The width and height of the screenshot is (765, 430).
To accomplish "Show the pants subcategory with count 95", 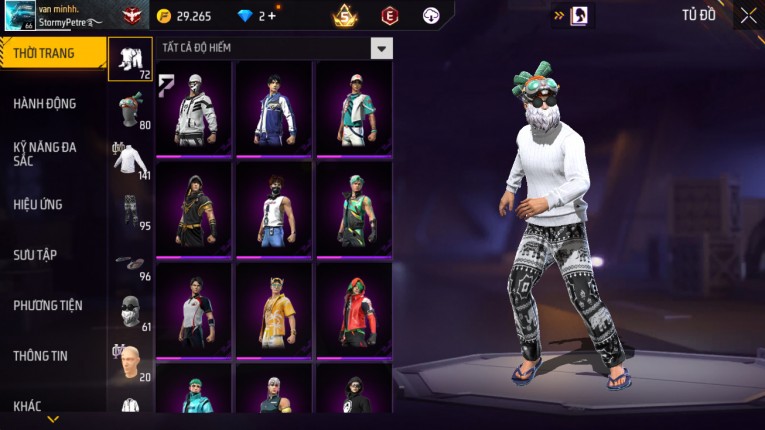I will (x=130, y=210).
